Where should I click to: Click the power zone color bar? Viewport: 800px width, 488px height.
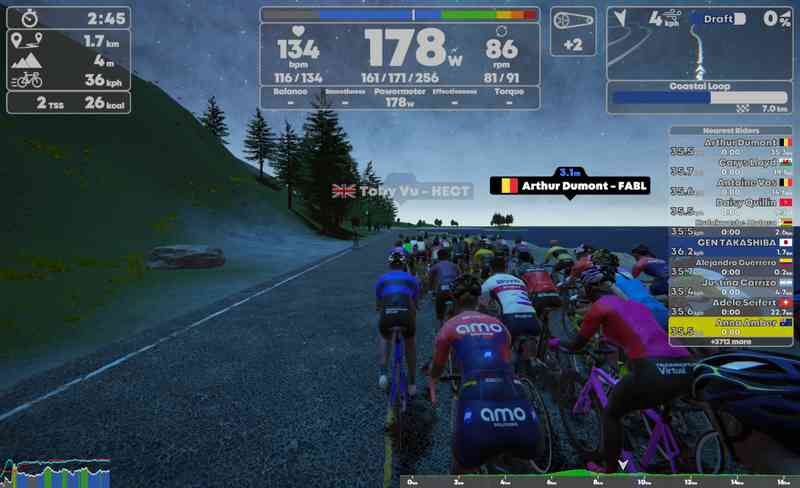click(x=400, y=15)
